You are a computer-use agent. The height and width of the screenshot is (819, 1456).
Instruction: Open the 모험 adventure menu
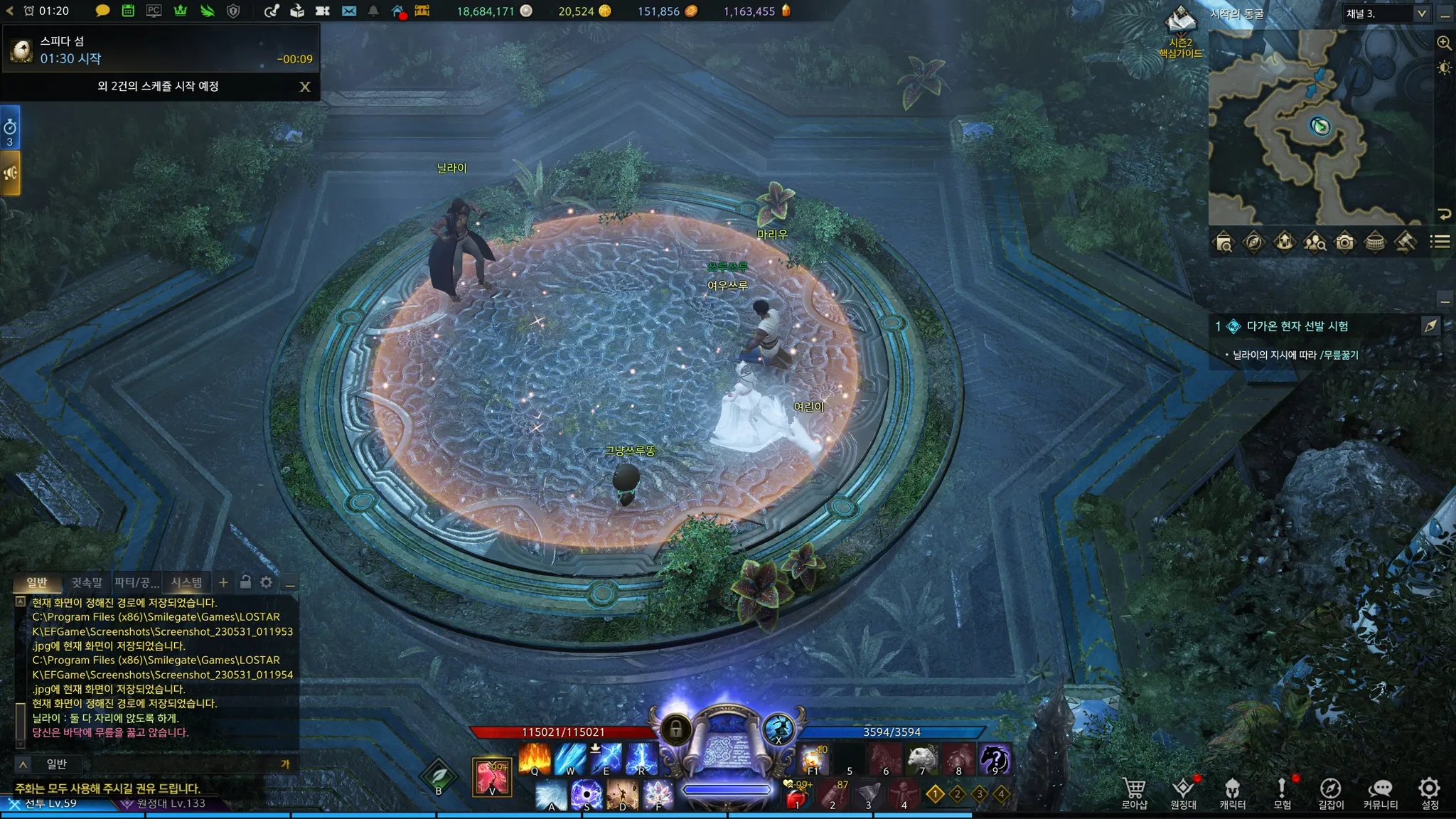(1282, 792)
